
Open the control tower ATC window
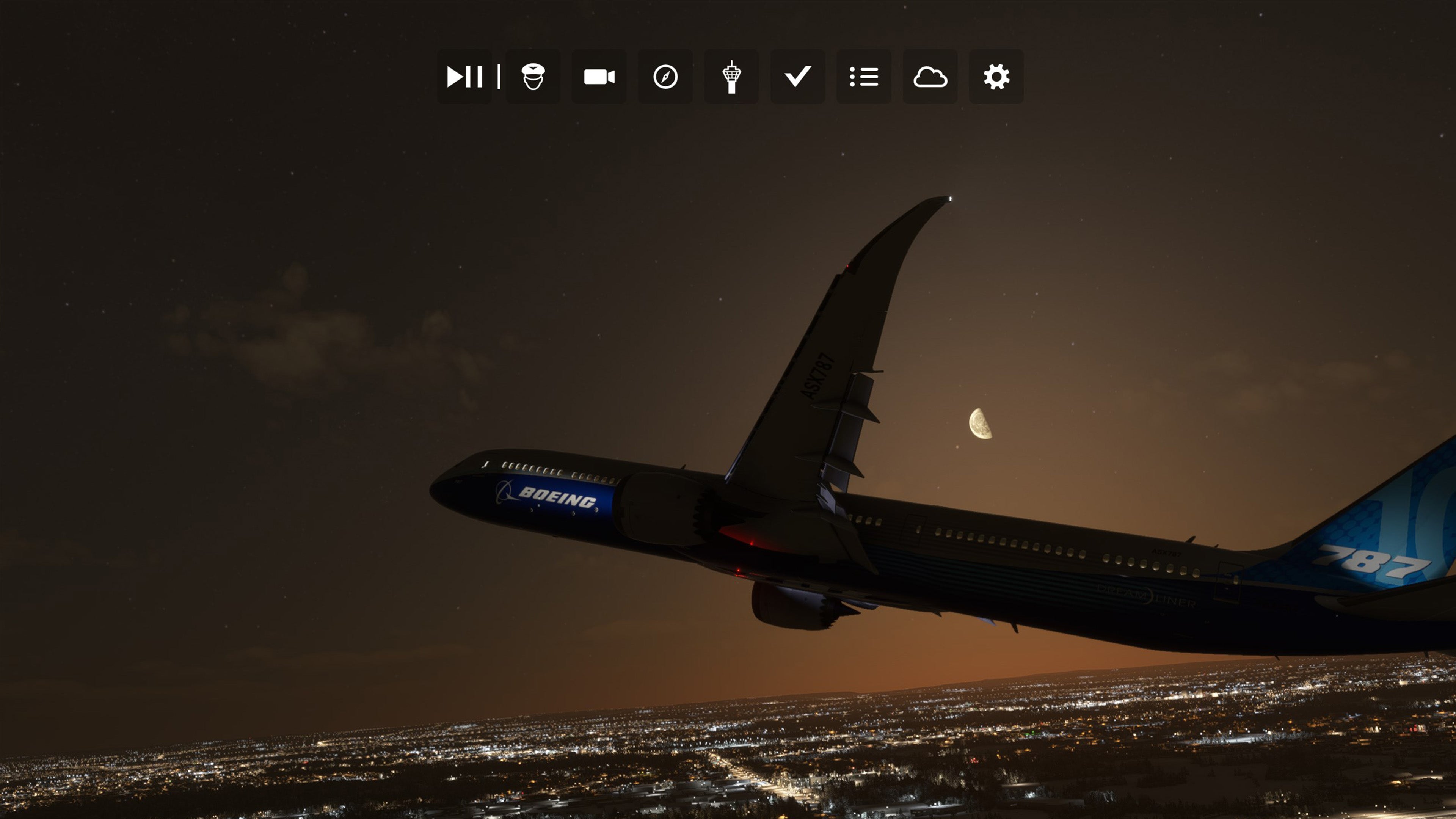click(x=731, y=76)
